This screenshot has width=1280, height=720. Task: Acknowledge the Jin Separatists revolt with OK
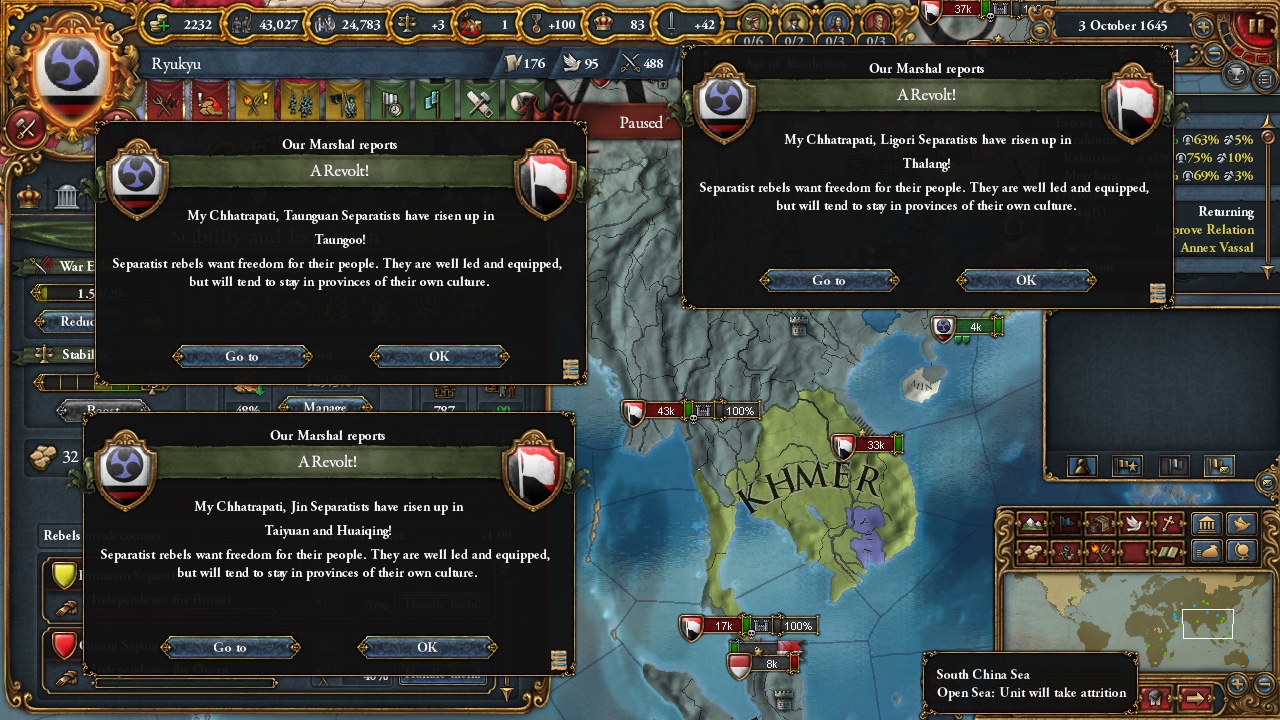pyautogui.click(x=427, y=647)
